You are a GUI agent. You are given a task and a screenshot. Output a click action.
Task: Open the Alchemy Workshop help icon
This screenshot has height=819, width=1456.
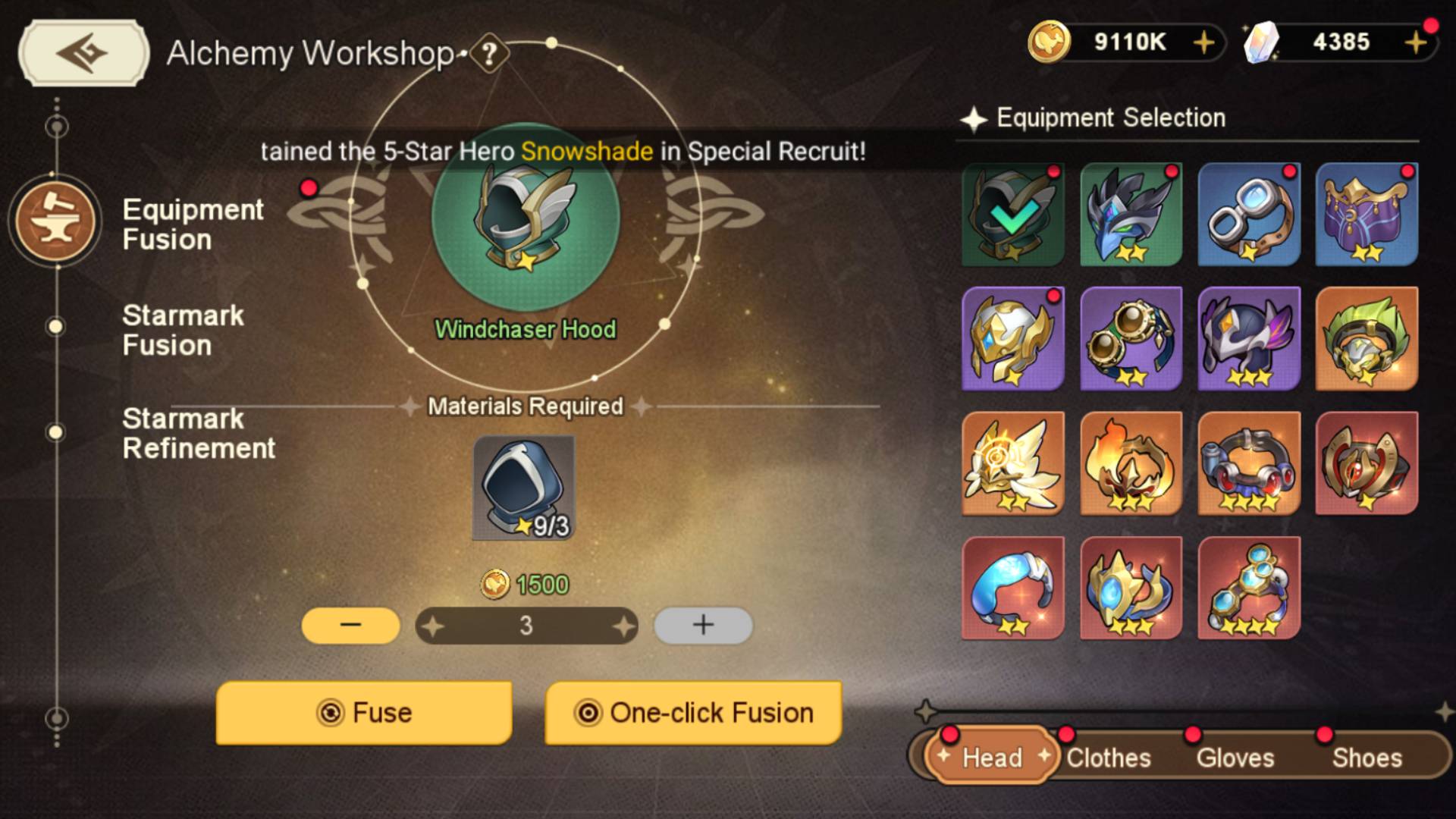489,54
